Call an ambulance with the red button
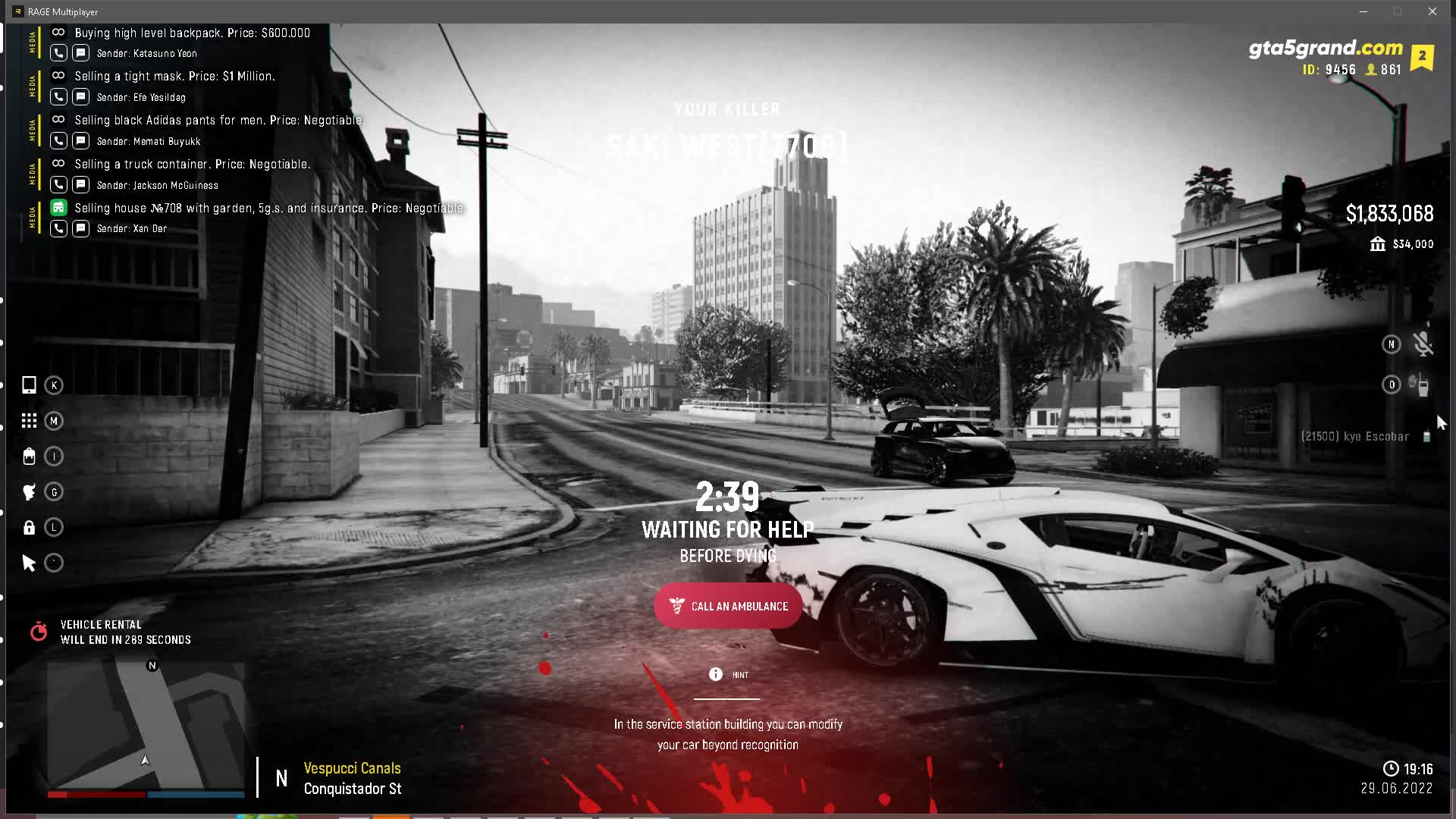 [x=728, y=606]
